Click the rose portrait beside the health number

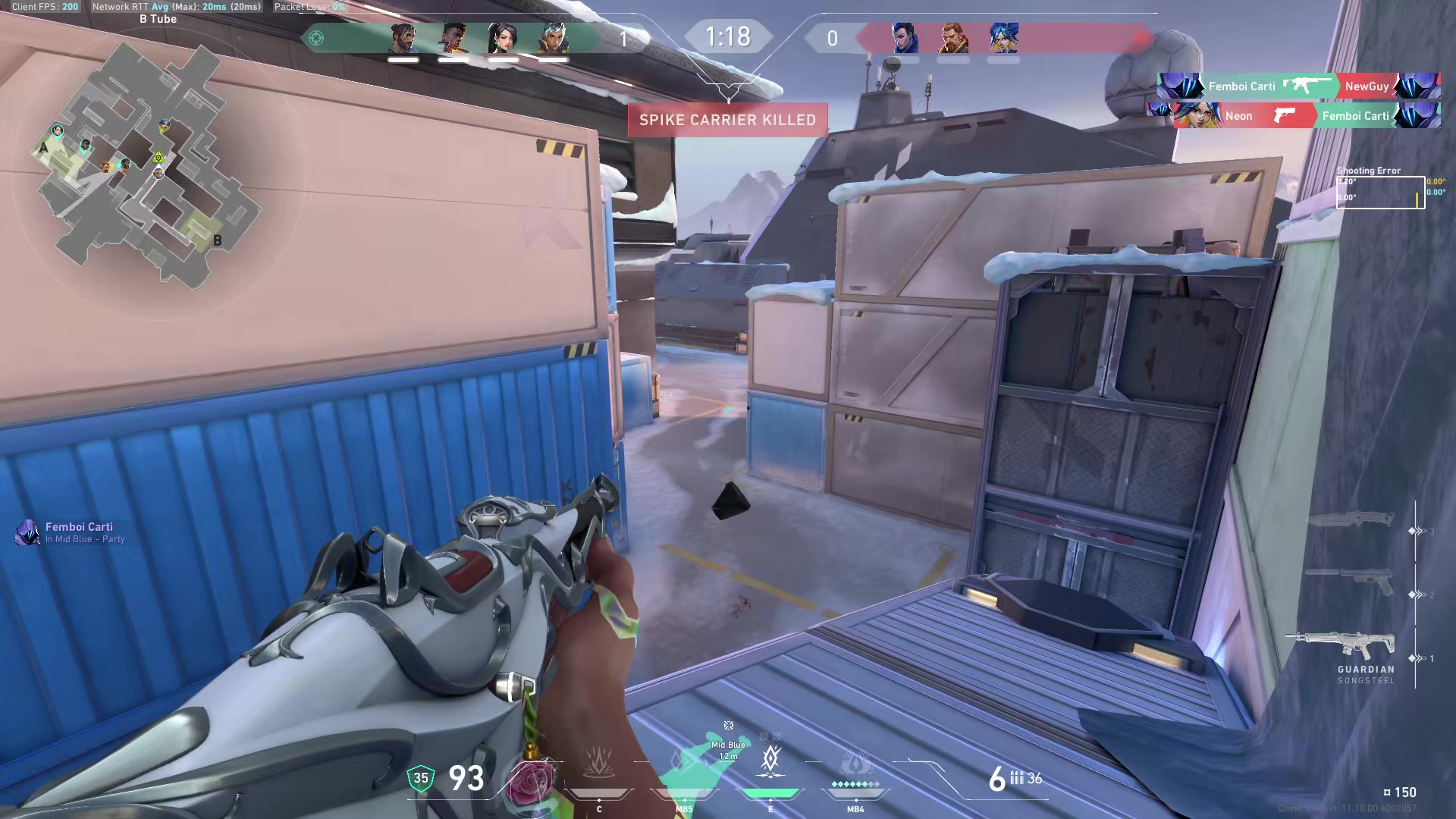tap(531, 781)
